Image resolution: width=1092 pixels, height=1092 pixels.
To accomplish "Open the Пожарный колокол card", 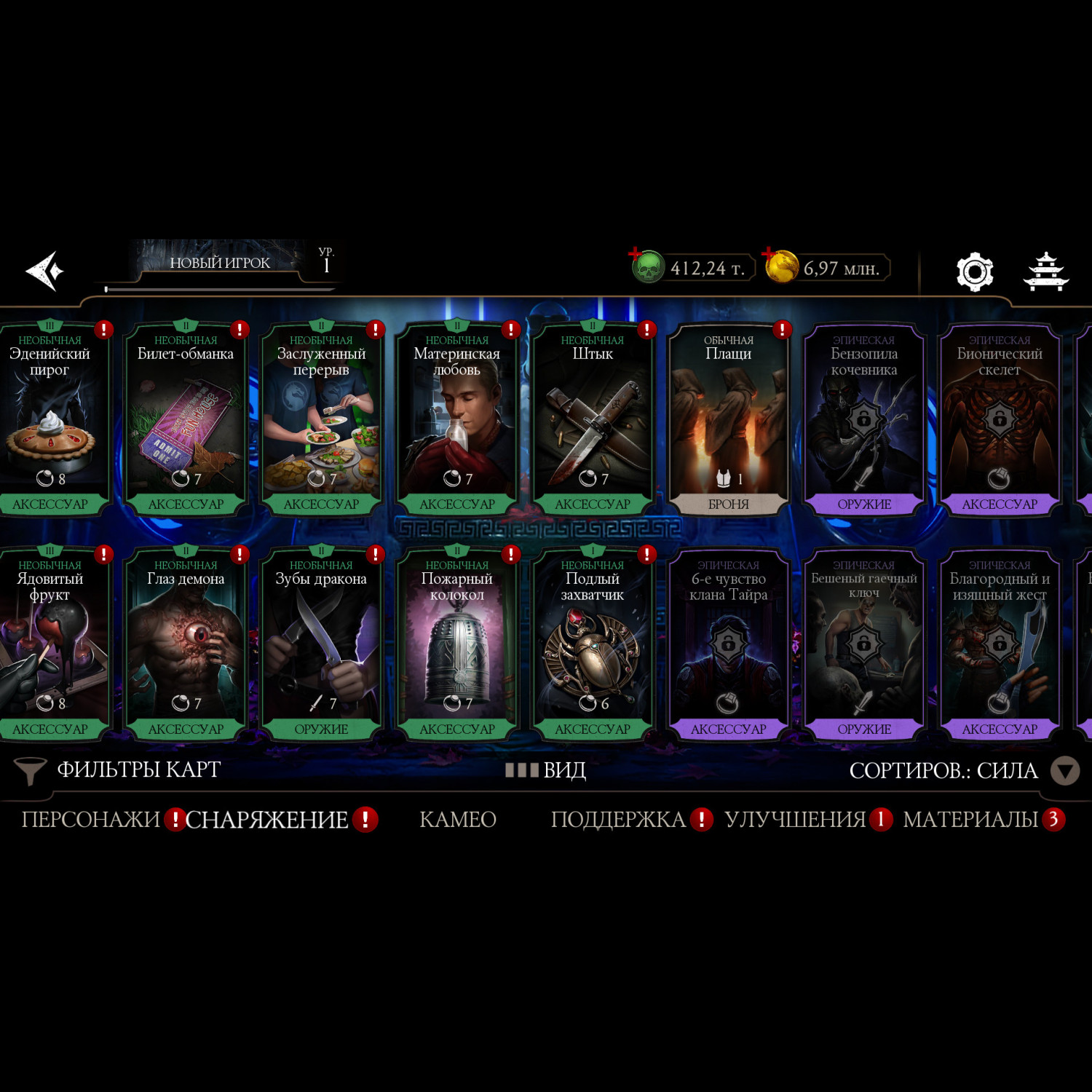I will pyautogui.click(x=457, y=644).
